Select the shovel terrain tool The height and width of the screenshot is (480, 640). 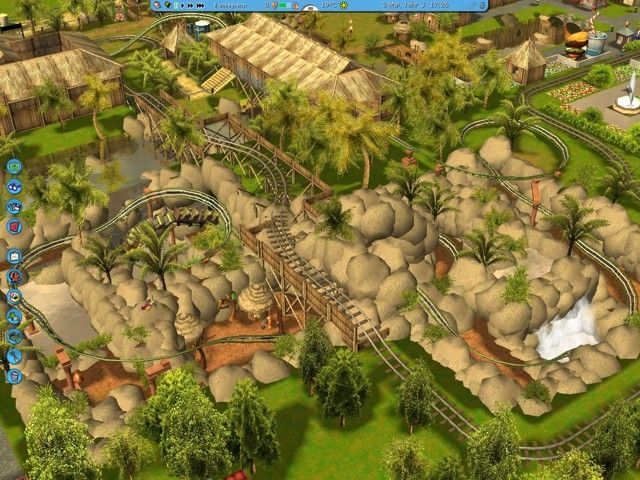pyautogui.click(x=14, y=355)
